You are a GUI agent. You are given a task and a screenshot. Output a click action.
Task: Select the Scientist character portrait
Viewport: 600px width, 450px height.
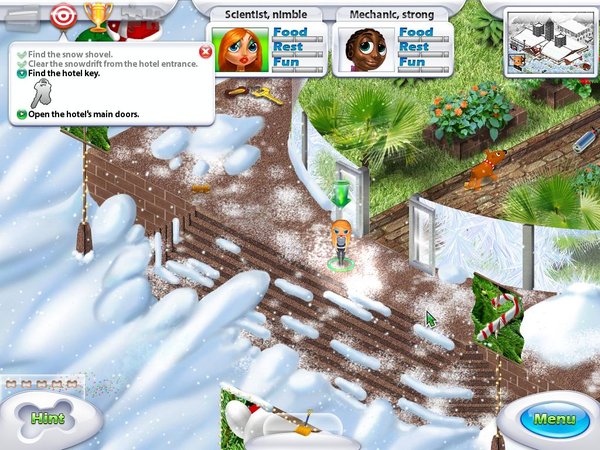[x=244, y=49]
